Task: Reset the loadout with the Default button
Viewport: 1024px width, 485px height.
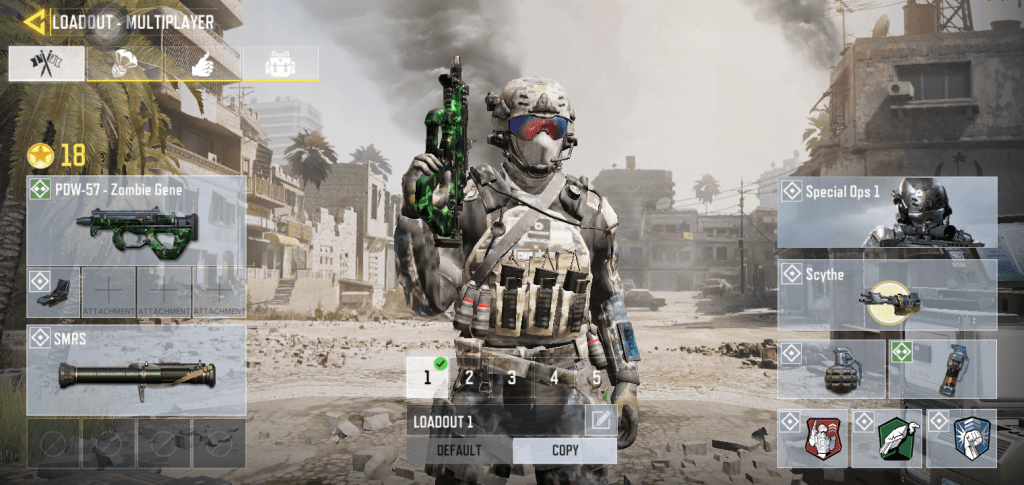Action: pos(460,450)
